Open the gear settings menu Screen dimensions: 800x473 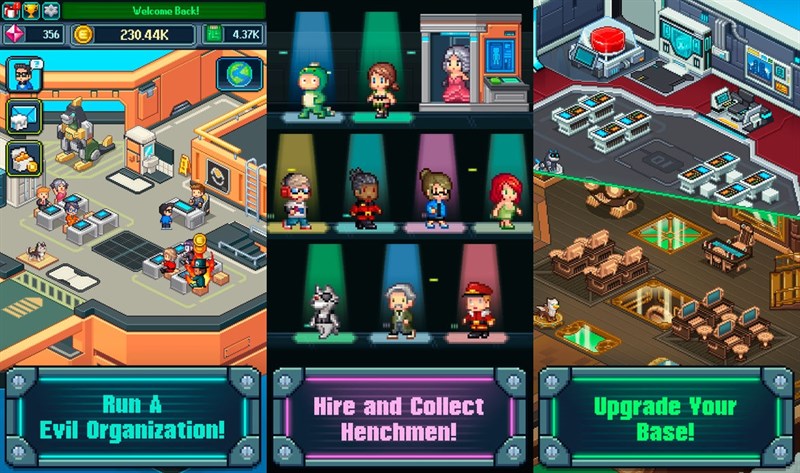(x=50, y=10)
